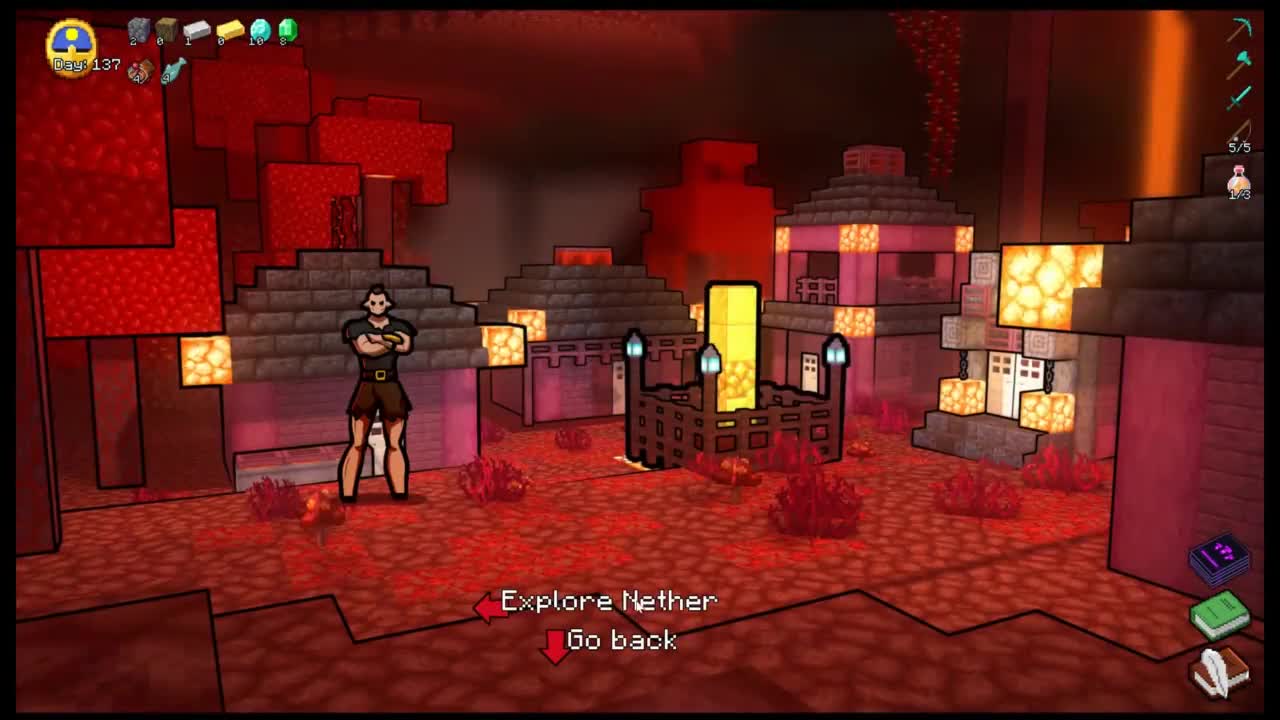Open the purple enchanted book

[x=1220, y=558]
